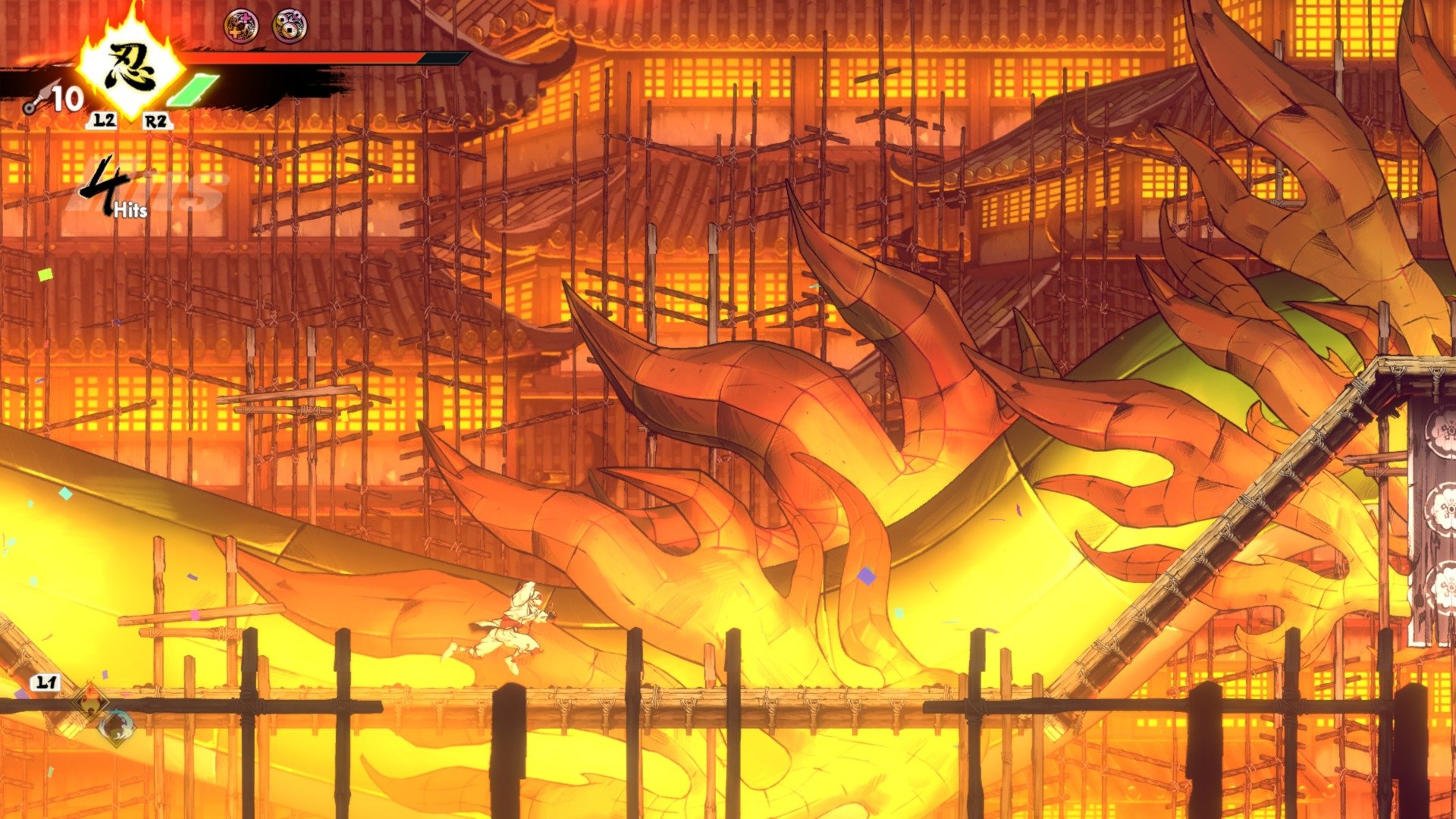Toggle the L2 skill binding

click(x=104, y=121)
